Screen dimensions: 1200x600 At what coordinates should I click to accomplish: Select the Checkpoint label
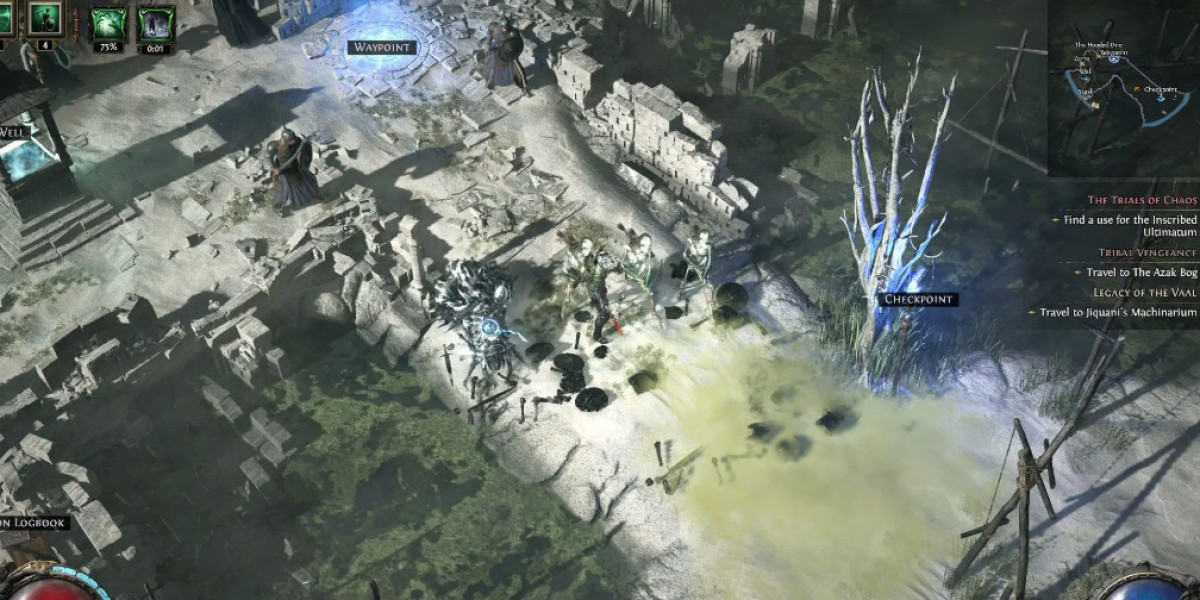pos(920,299)
